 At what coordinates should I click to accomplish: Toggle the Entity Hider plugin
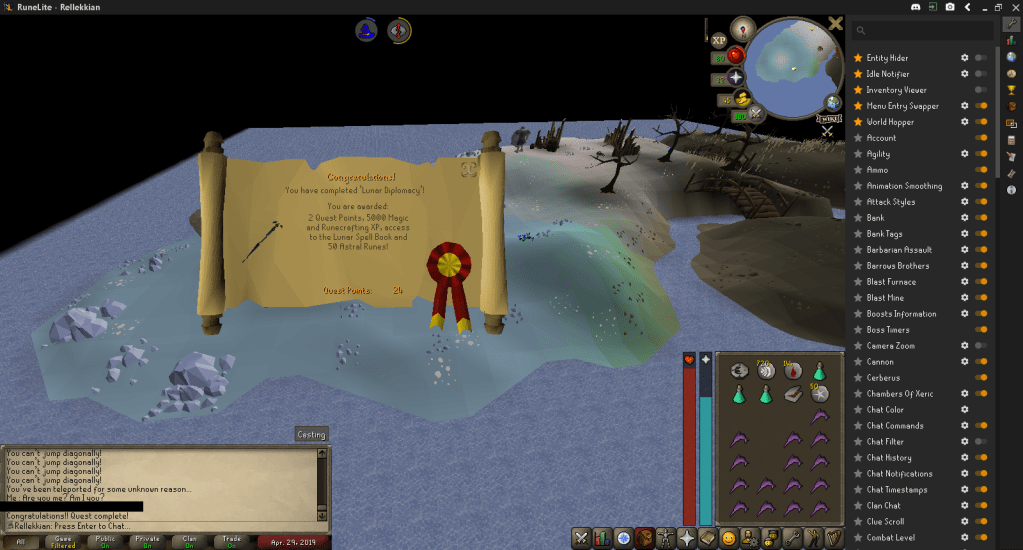[981, 58]
